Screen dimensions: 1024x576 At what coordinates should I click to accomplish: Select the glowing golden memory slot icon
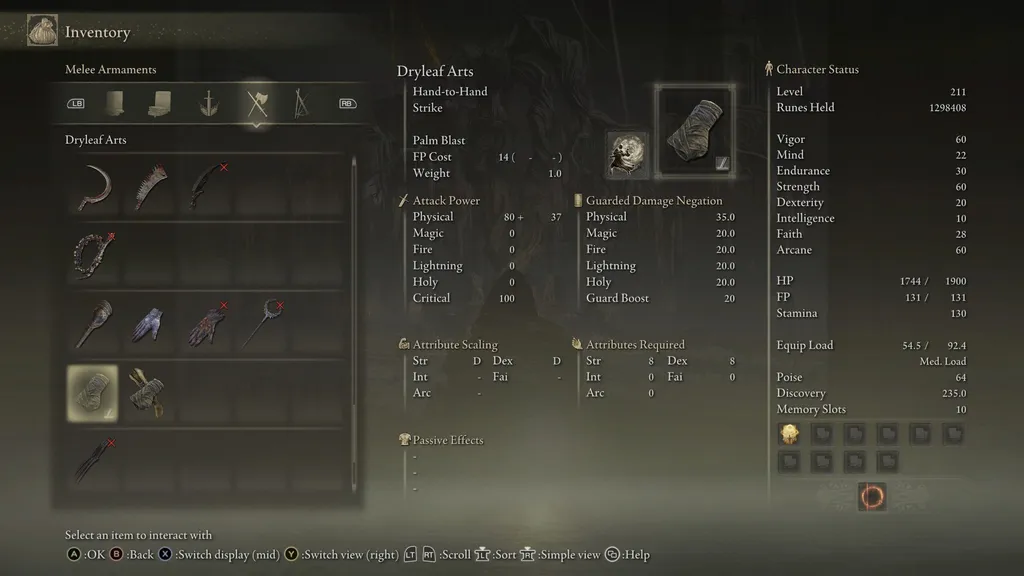pyautogui.click(x=789, y=434)
